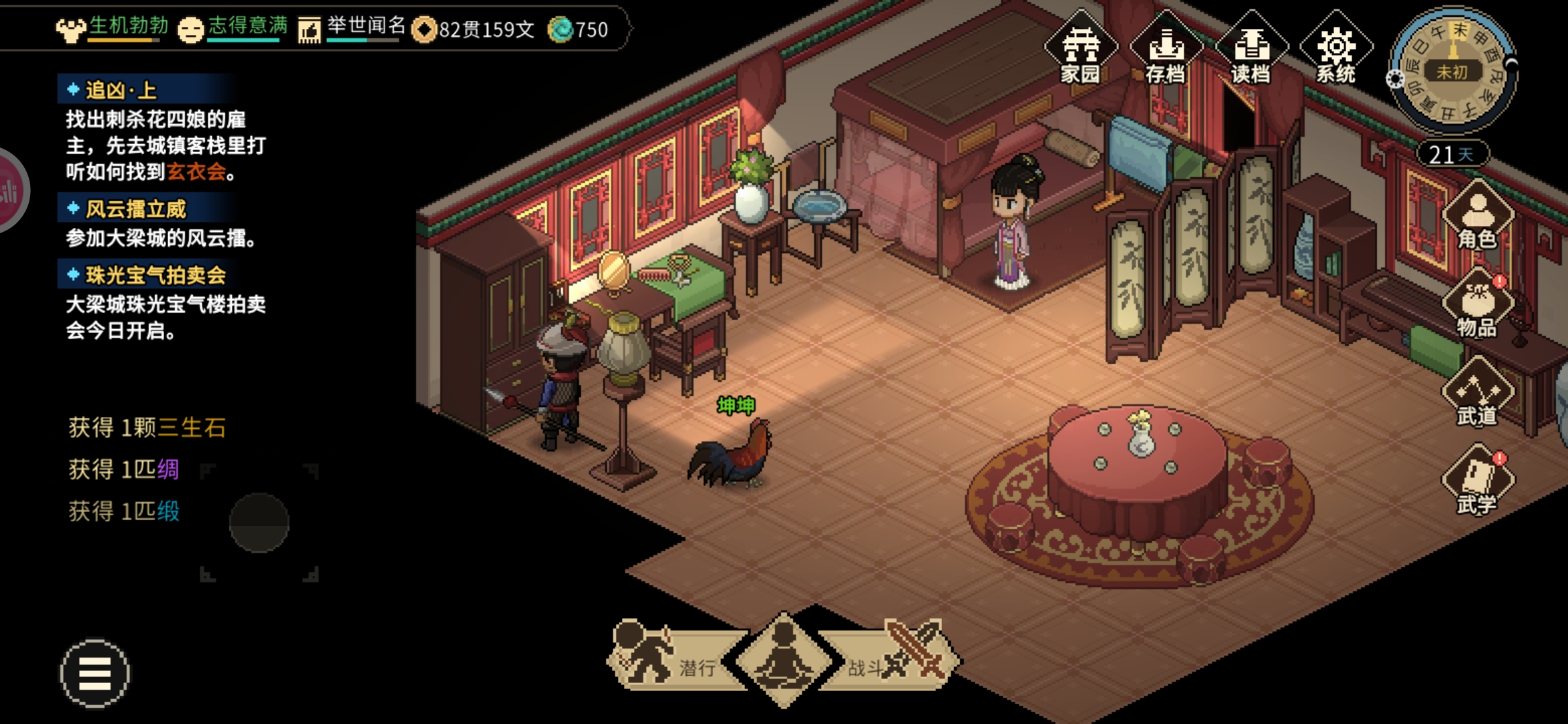
Task: Click the copper coin money icon
Action: tap(424, 29)
